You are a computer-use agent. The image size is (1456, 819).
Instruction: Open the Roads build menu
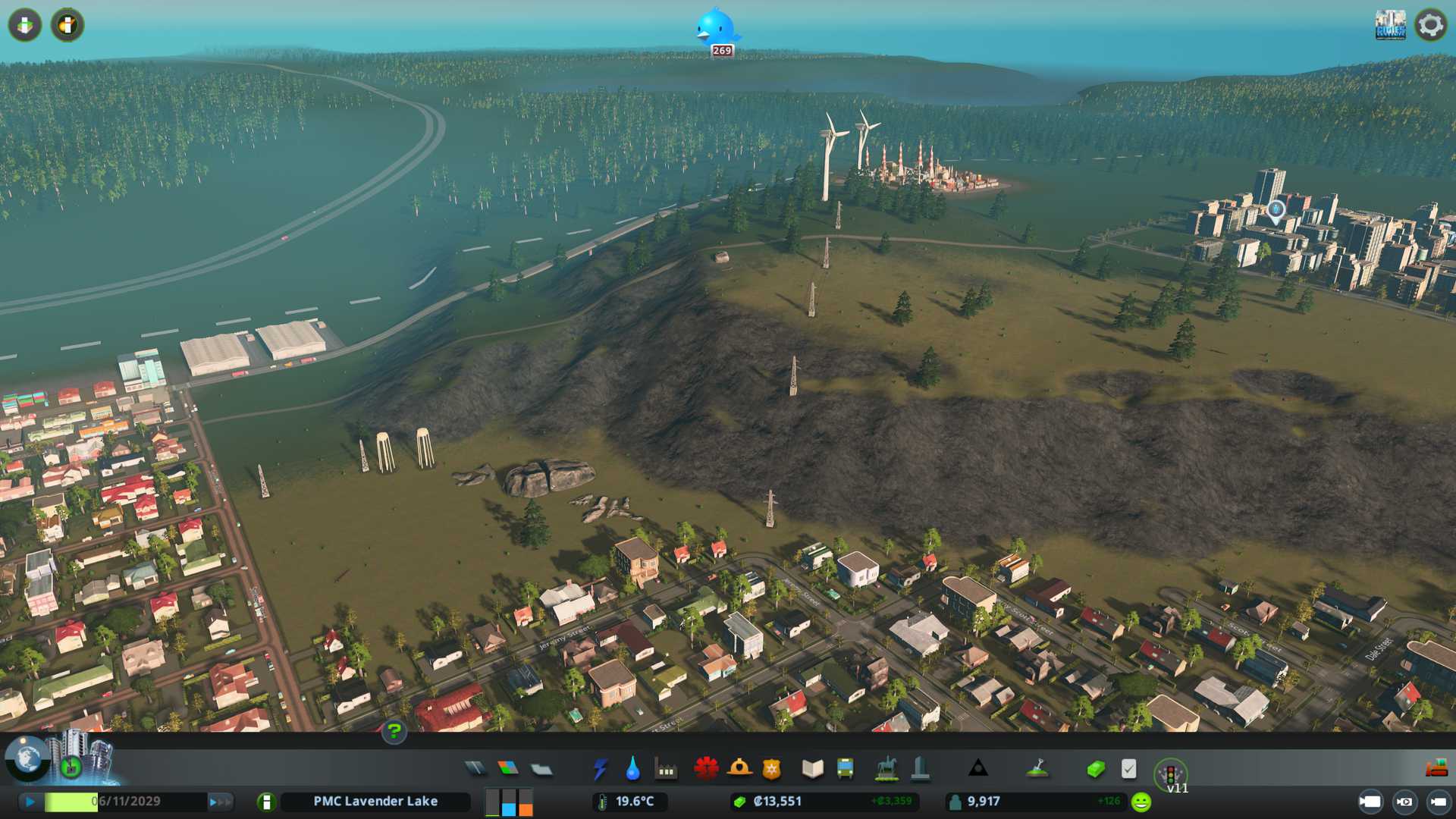475,769
